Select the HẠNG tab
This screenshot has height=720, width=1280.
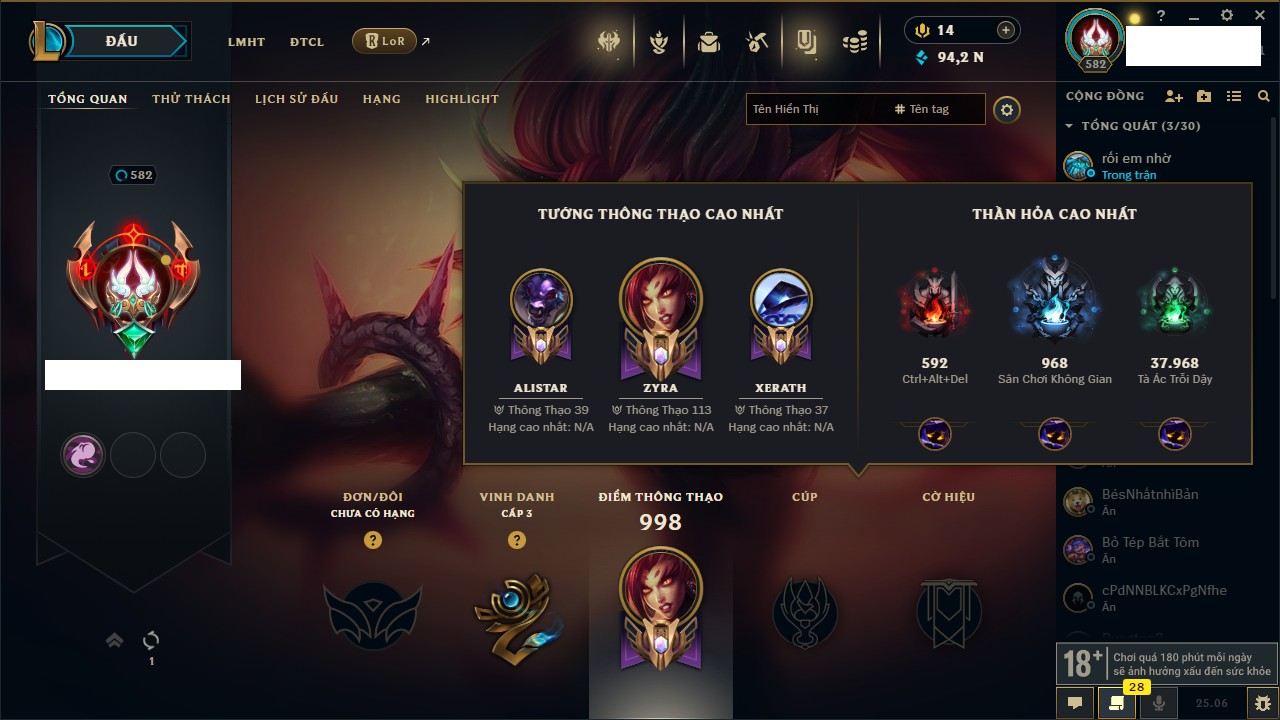(381, 99)
